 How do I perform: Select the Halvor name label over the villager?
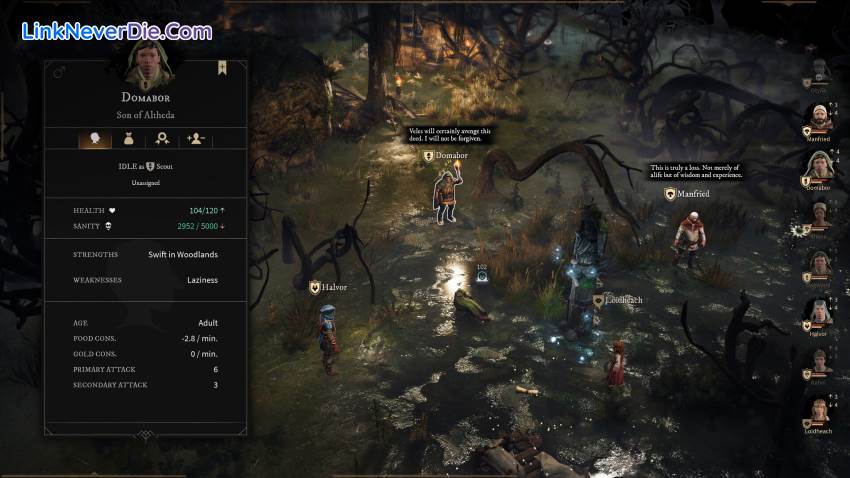pos(328,287)
